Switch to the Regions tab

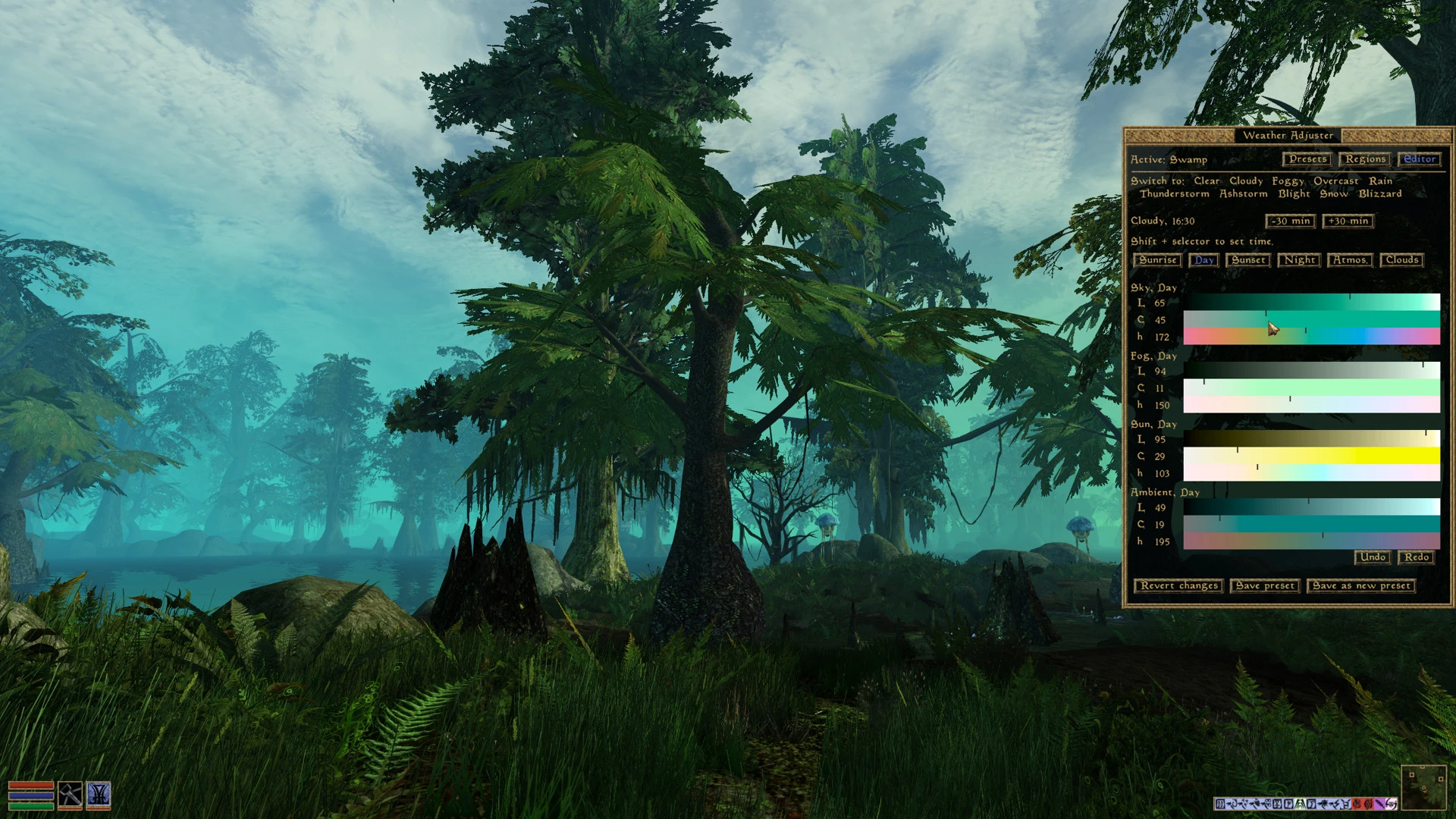click(1365, 159)
